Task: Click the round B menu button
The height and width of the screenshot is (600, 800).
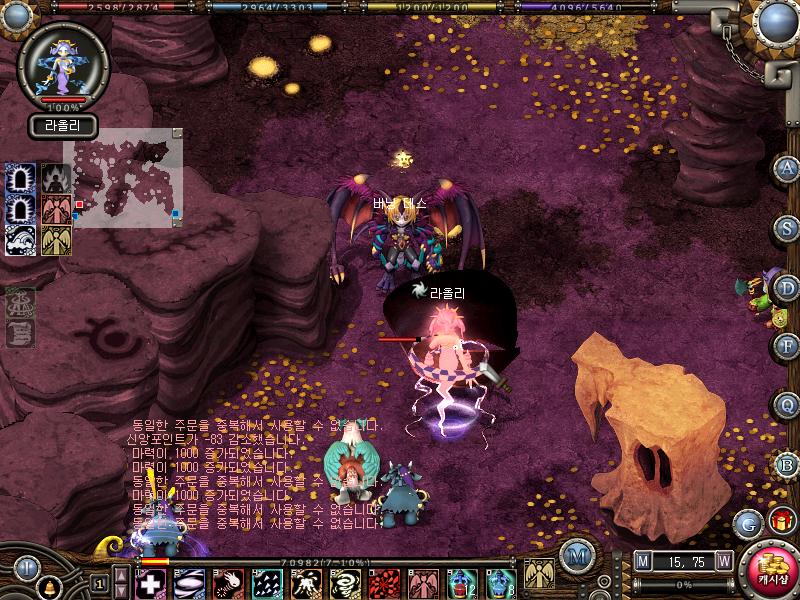Action: (787, 464)
